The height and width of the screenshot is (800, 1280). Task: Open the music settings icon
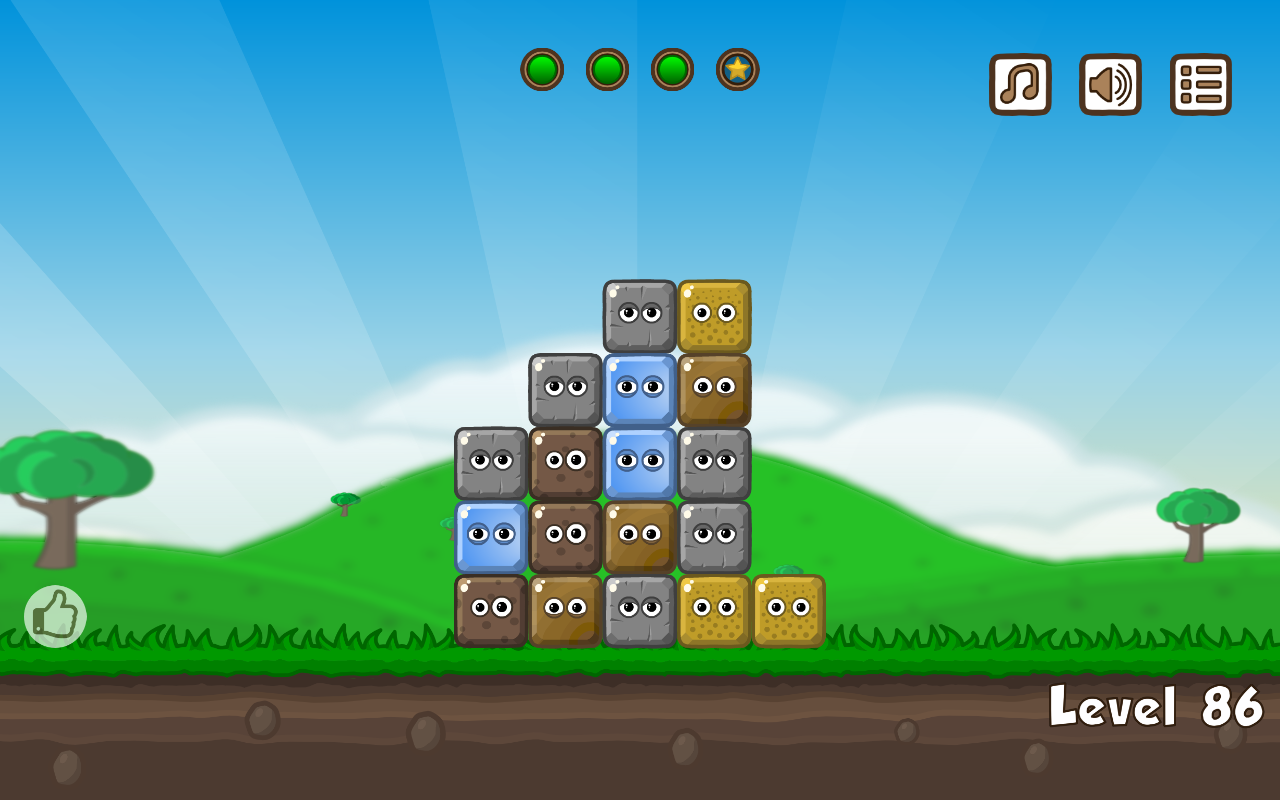[1020, 85]
